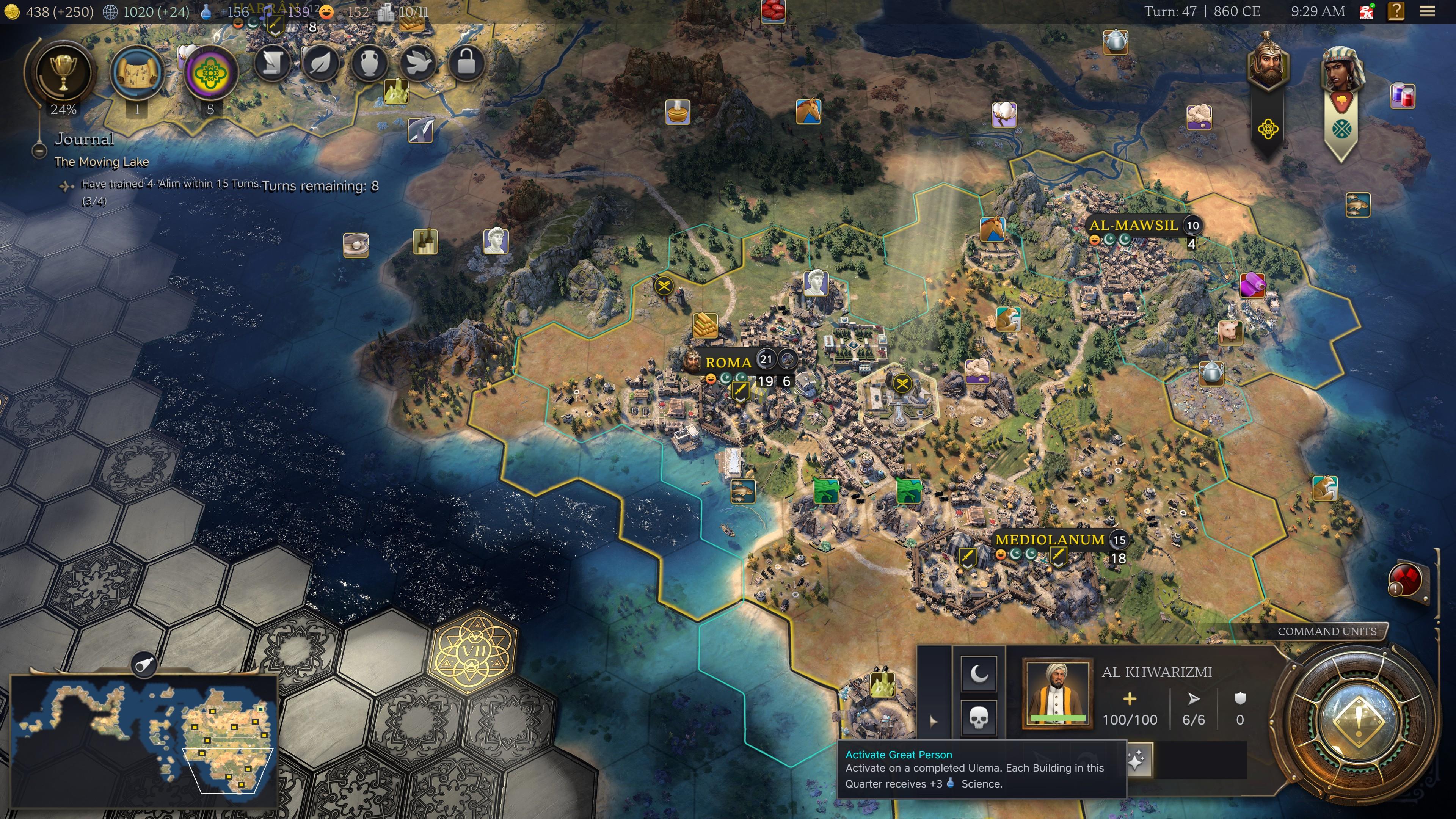Select the ROMA city banner
Image resolution: width=1456 pixels, height=819 pixels.
pyautogui.click(x=728, y=362)
